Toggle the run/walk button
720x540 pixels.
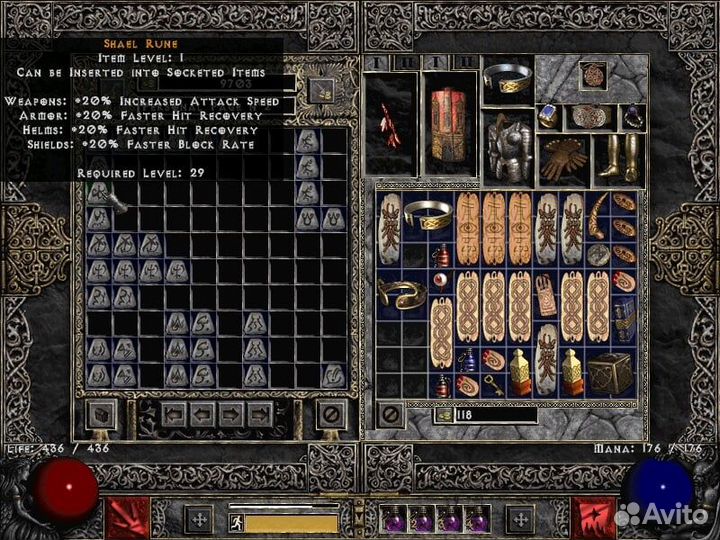[235, 520]
